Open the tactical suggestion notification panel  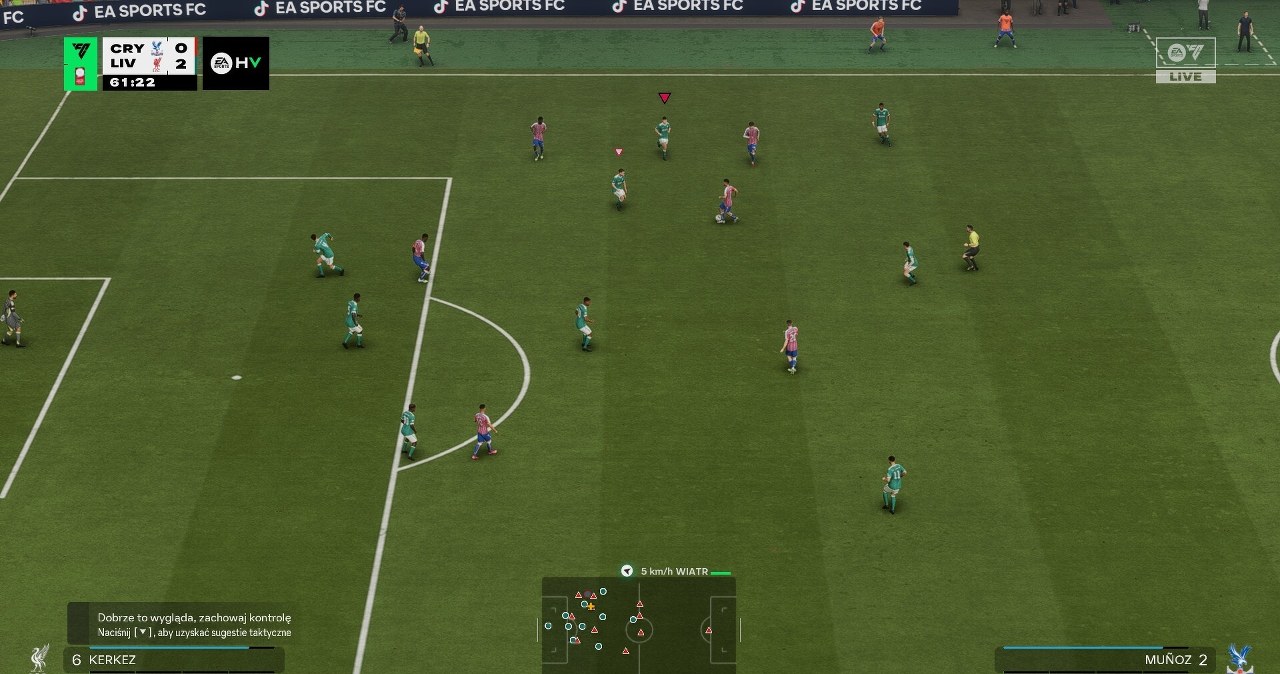tap(184, 625)
